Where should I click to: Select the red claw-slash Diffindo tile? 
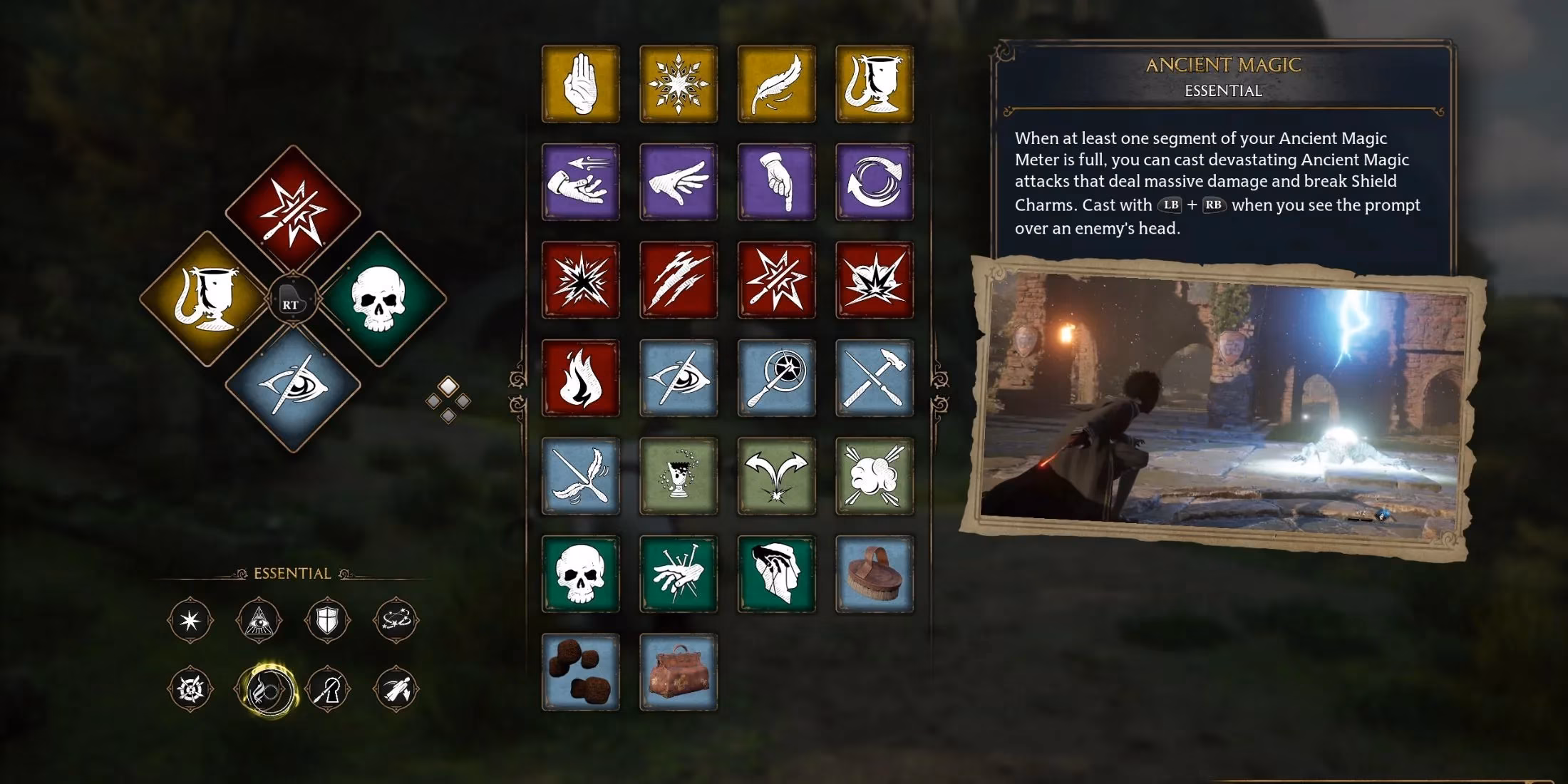679,280
